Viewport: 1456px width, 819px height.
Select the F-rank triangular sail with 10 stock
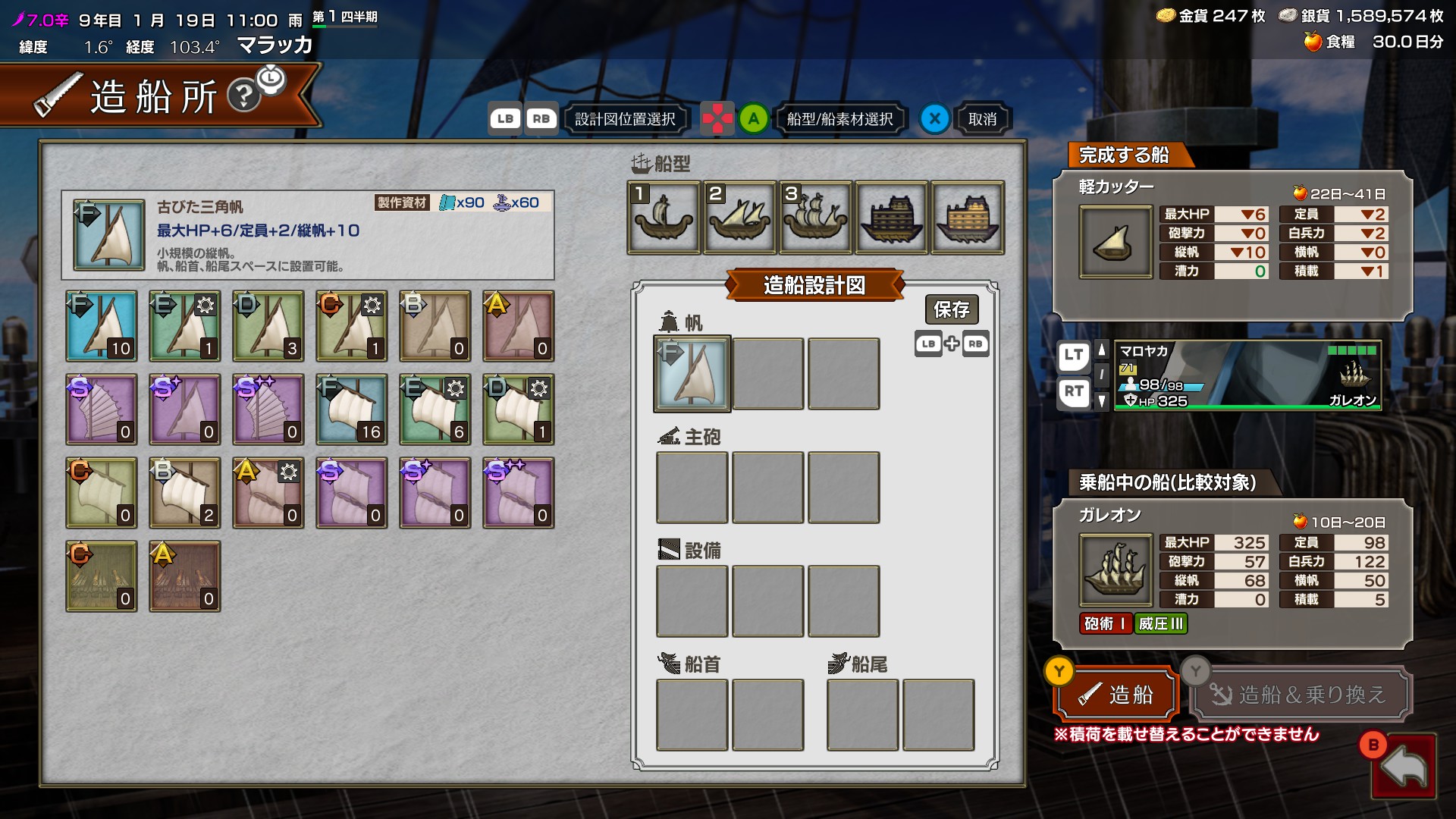pos(102,326)
